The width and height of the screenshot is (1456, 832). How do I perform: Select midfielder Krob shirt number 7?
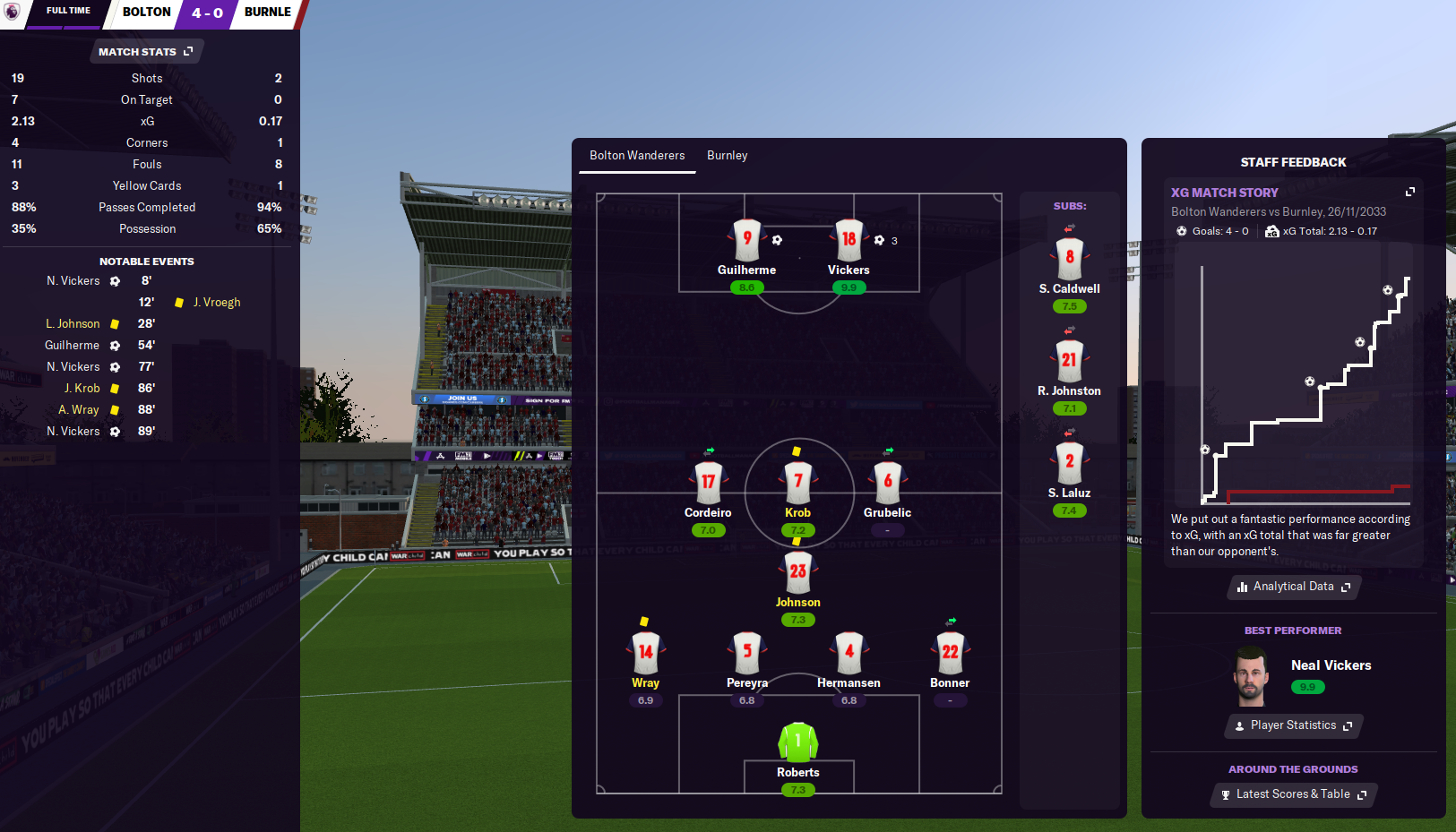pos(797,483)
